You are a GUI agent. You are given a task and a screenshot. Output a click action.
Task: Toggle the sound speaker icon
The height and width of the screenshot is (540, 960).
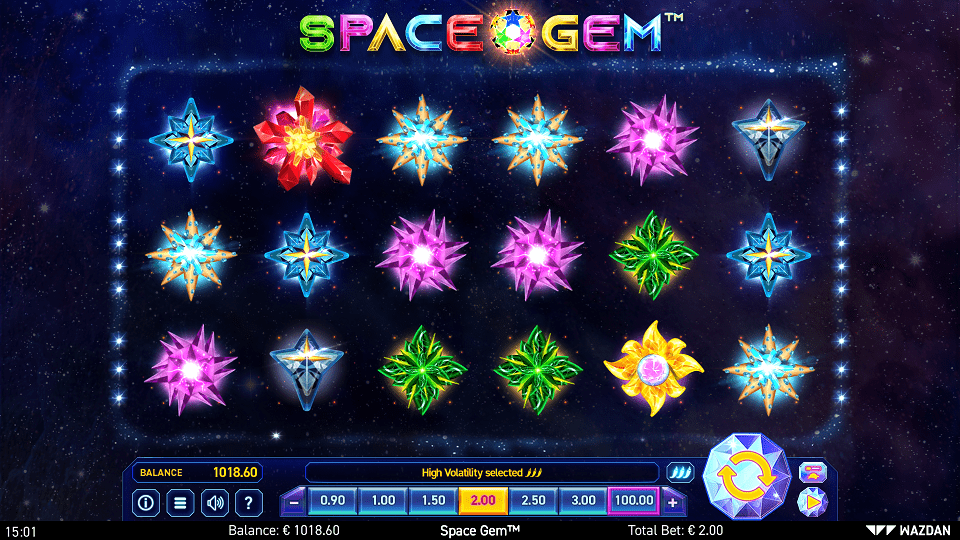point(214,502)
